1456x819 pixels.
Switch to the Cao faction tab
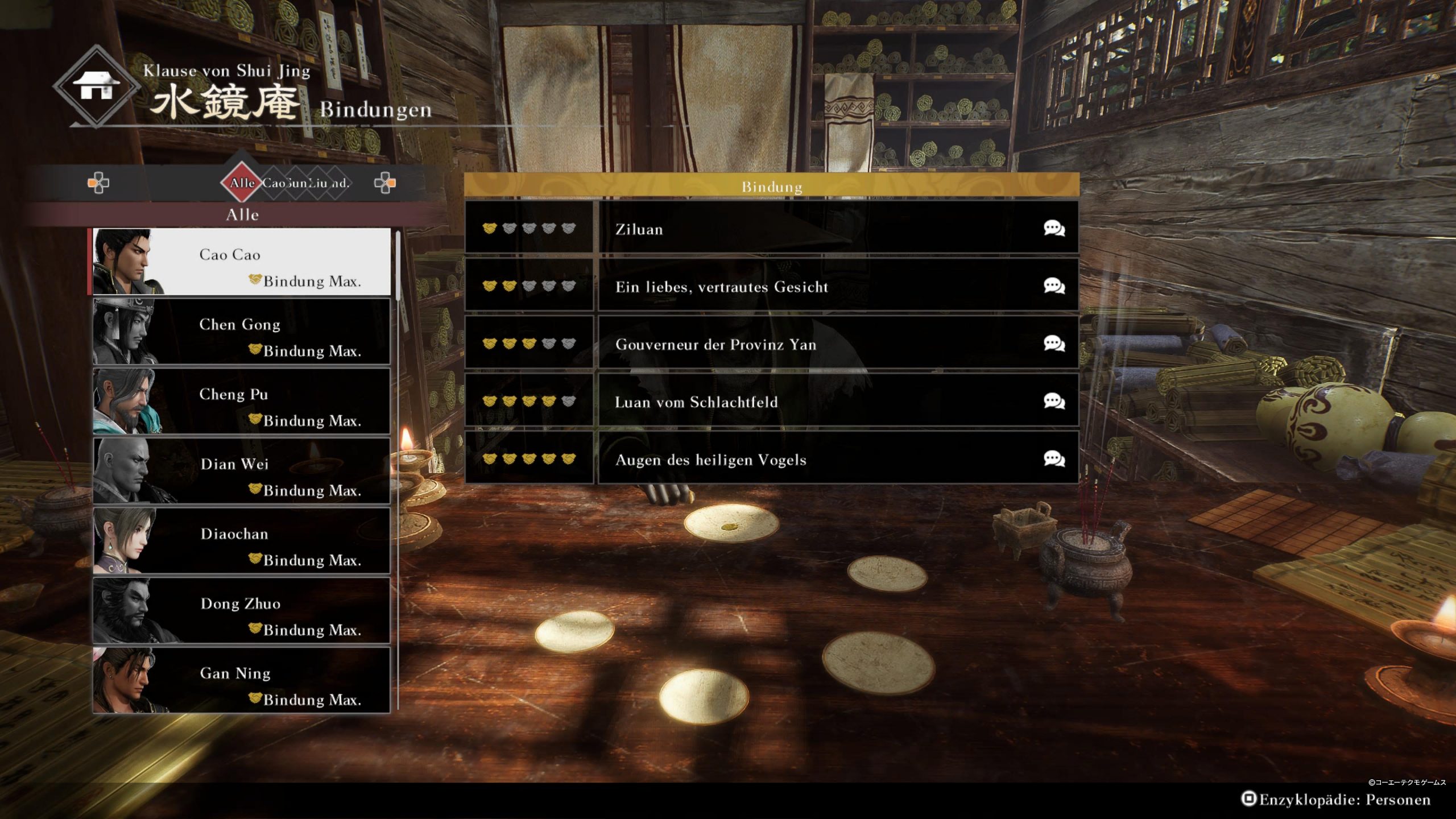pyautogui.click(x=273, y=183)
